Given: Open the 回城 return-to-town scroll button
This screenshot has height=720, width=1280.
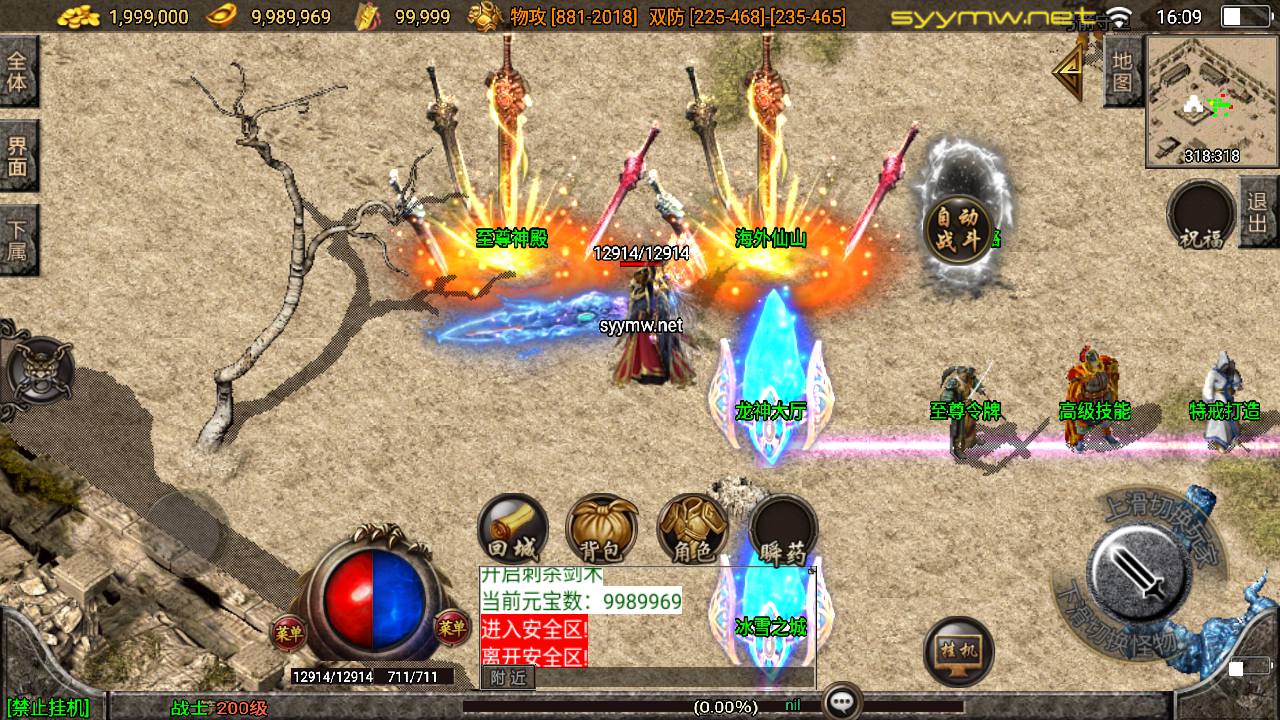Looking at the screenshot, I should click(x=512, y=529).
